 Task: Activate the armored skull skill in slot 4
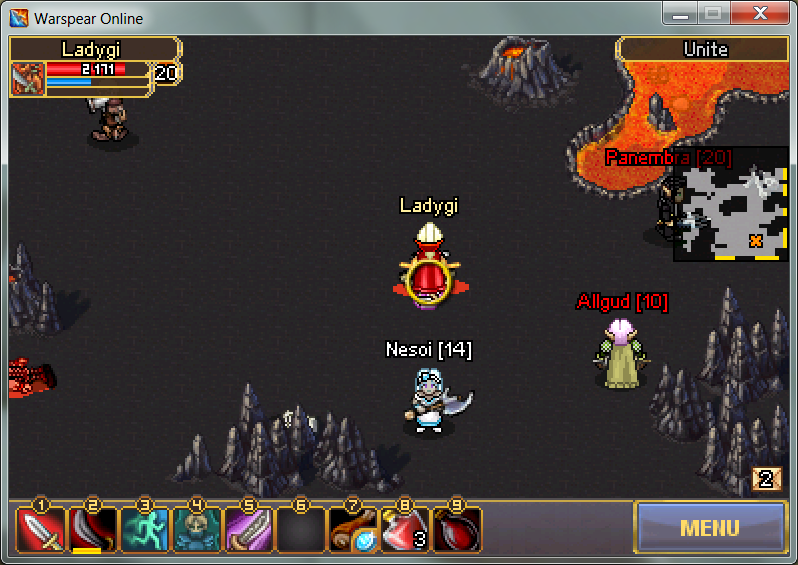pos(197,530)
